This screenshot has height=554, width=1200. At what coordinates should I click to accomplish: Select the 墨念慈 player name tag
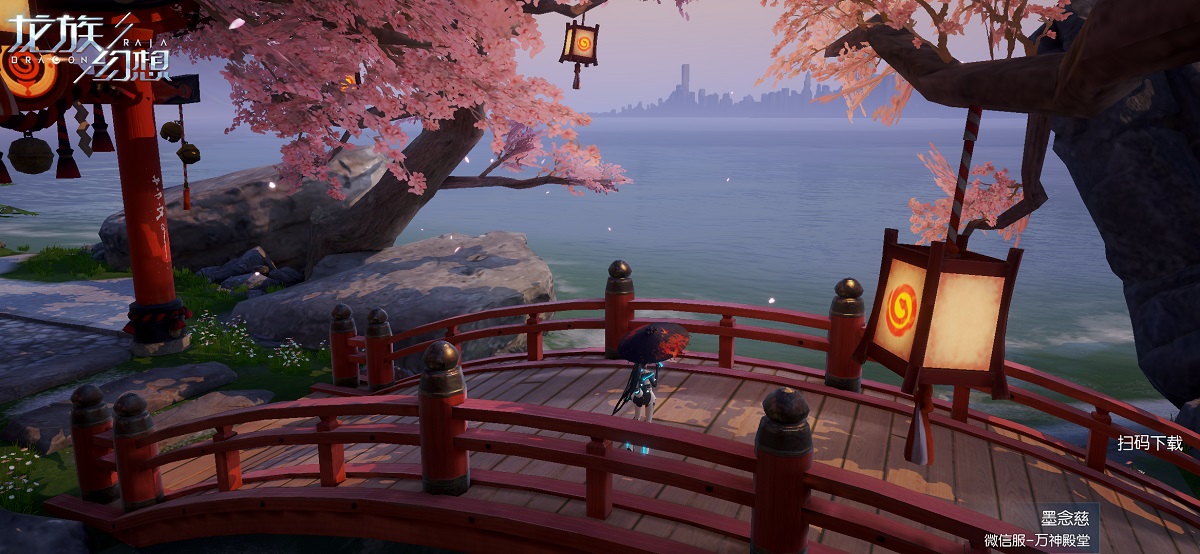tap(1063, 520)
